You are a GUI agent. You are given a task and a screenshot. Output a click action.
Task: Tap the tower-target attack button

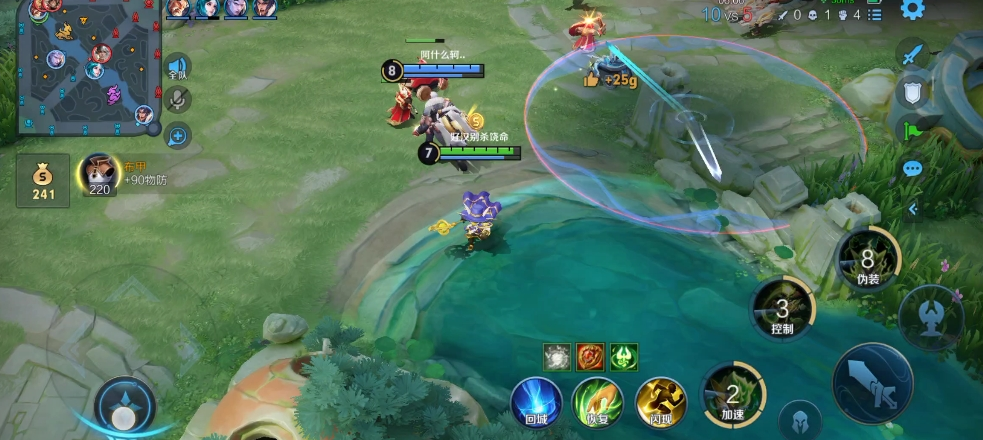tap(931, 316)
